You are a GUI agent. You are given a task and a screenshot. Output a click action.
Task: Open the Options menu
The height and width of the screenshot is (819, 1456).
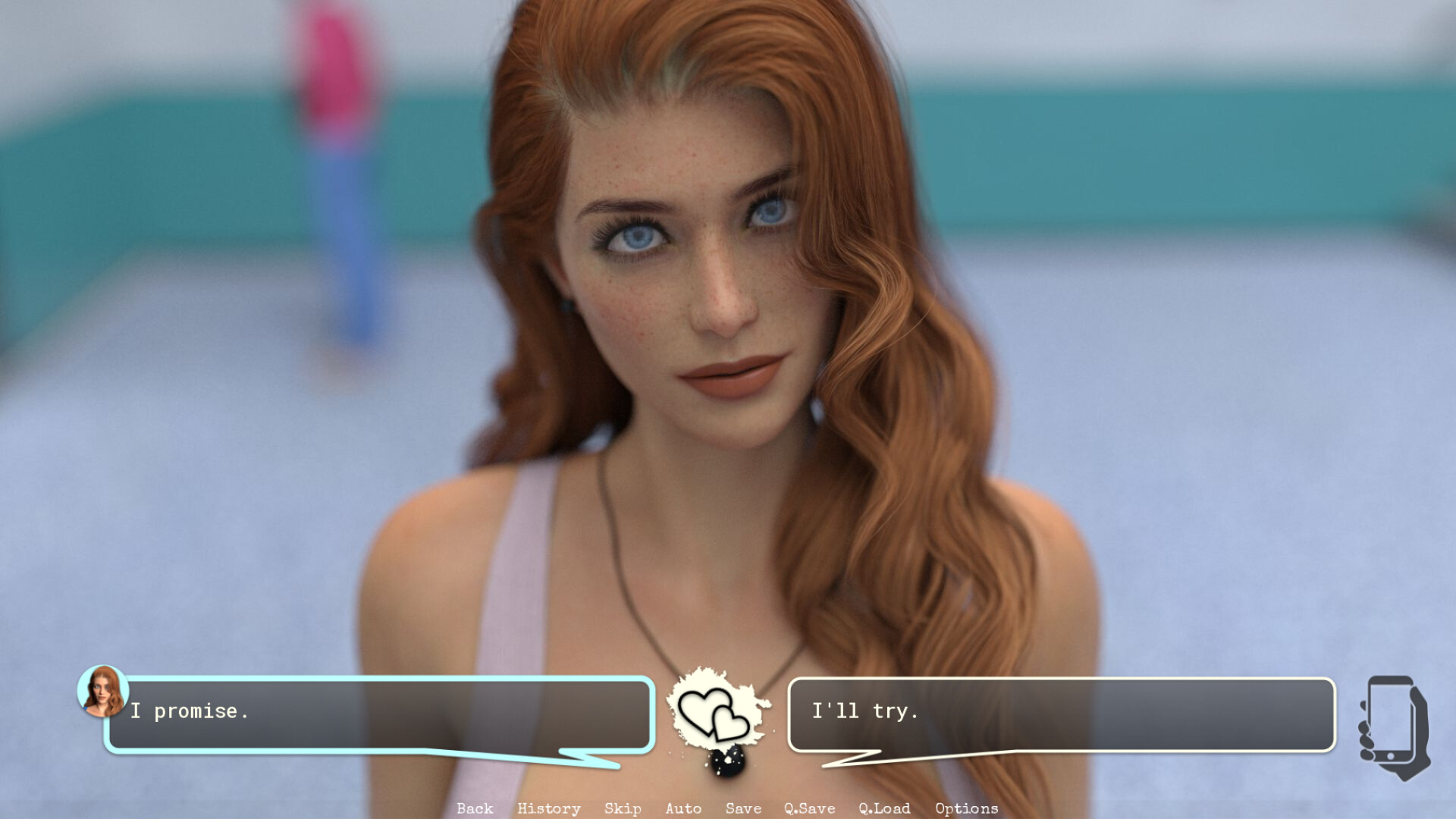967,808
